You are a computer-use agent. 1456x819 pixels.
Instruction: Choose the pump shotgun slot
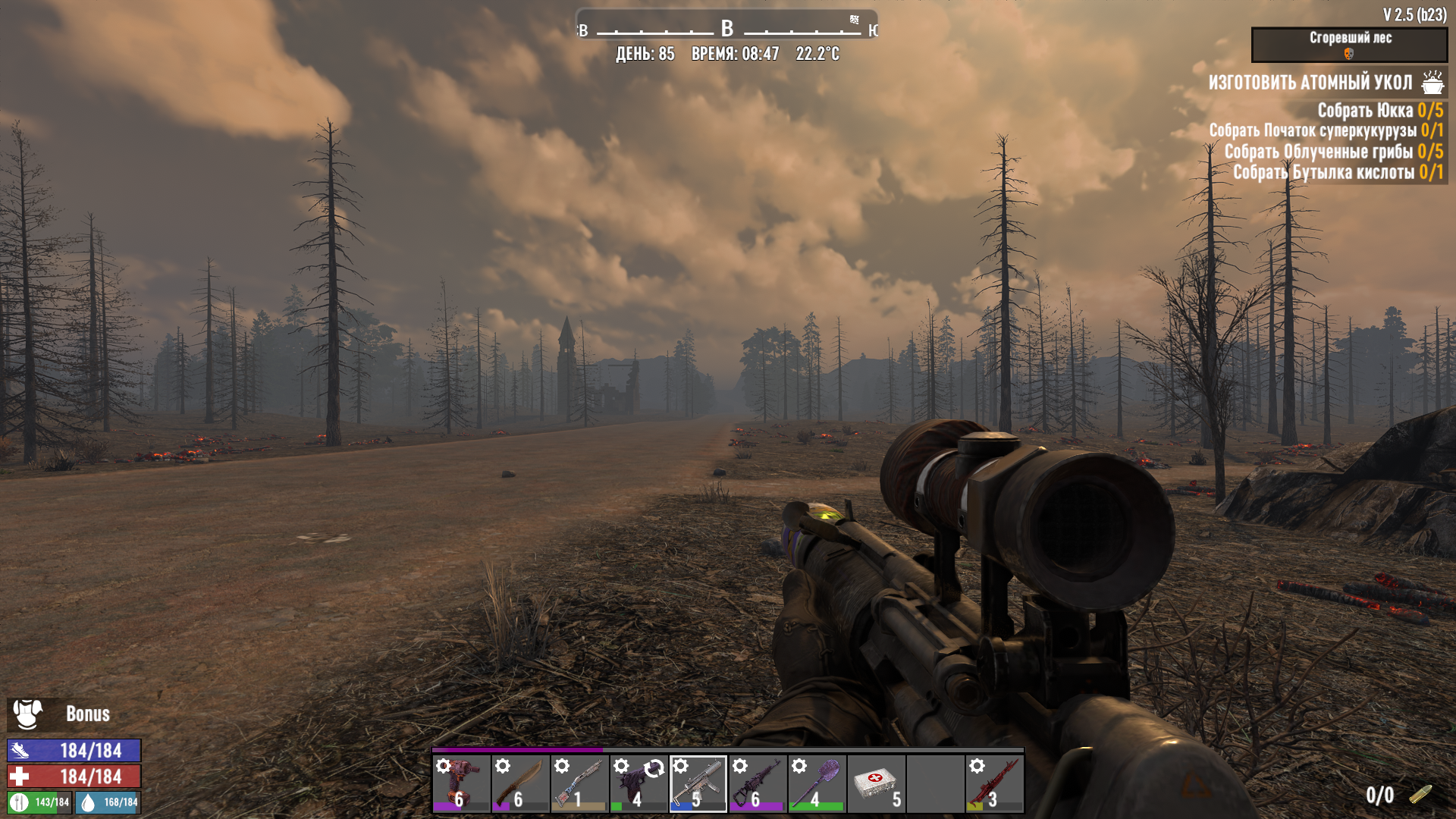click(x=579, y=783)
